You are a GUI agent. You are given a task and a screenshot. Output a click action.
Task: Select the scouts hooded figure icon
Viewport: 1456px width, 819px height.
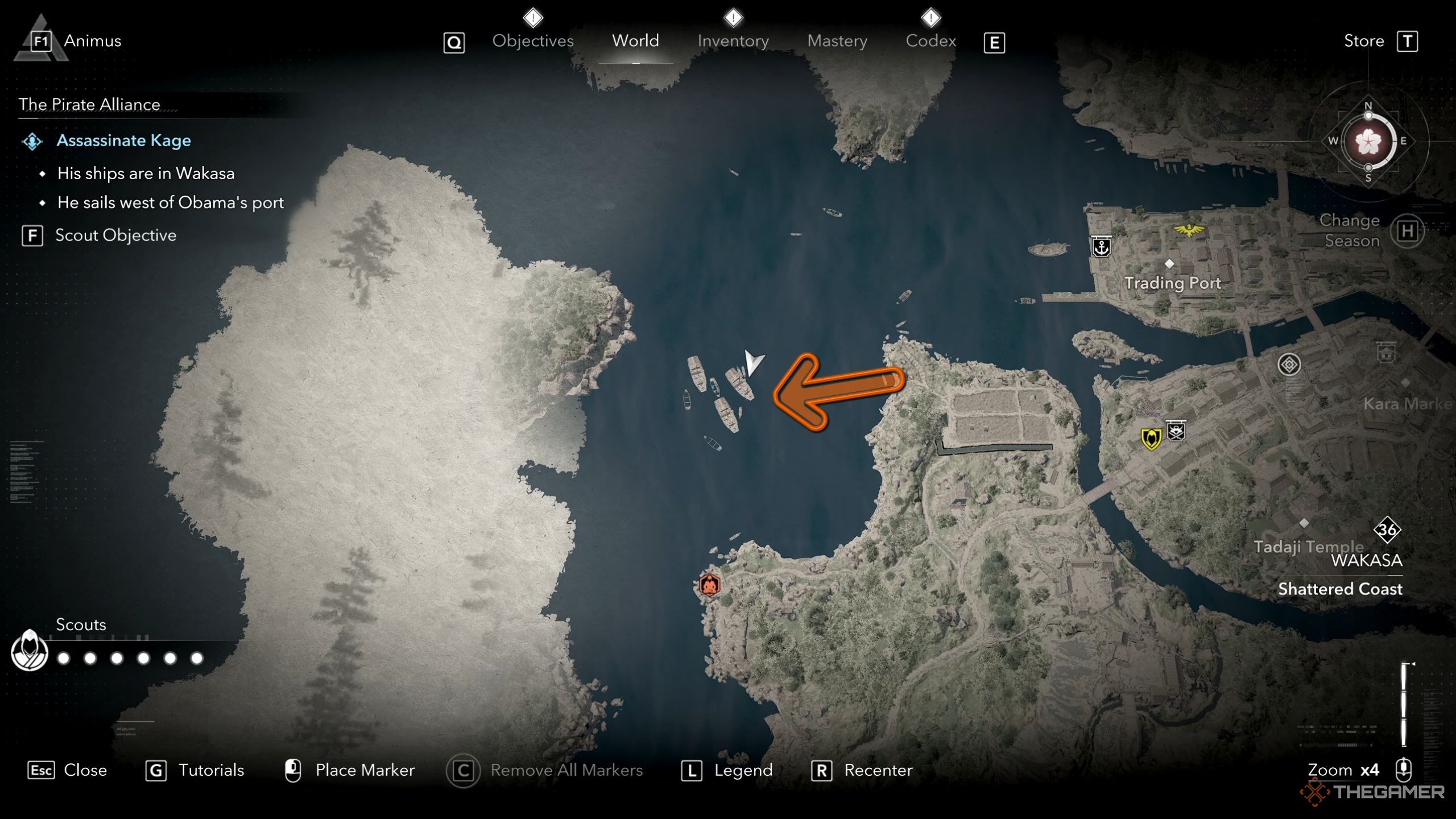(30, 651)
